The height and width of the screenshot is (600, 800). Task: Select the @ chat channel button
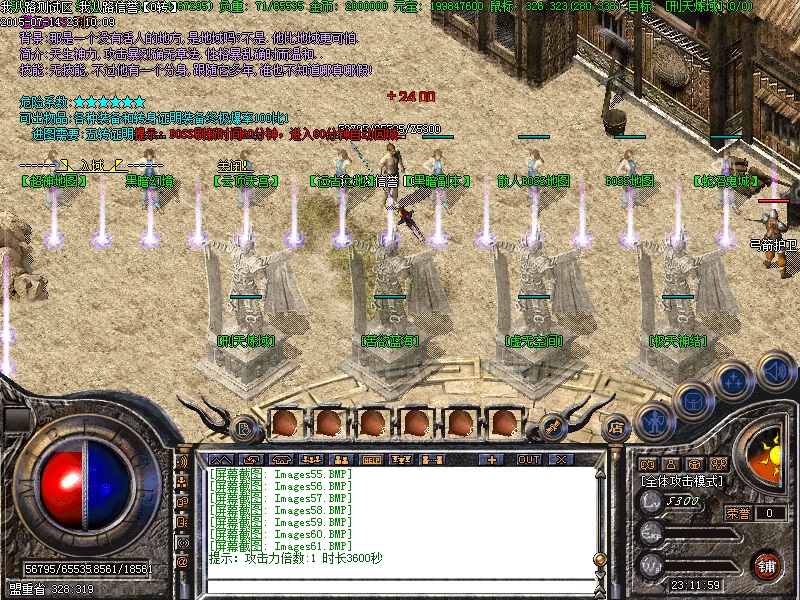182,561
